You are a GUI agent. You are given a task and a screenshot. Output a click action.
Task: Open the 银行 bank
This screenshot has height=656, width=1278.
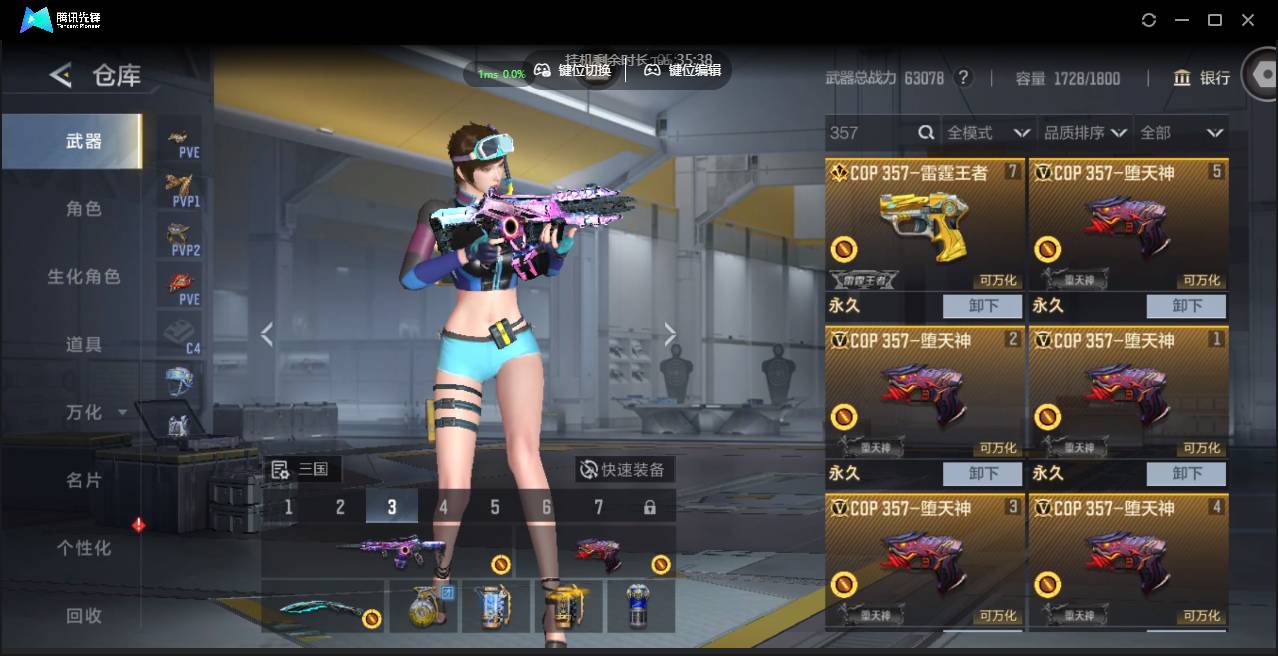pos(1202,78)
